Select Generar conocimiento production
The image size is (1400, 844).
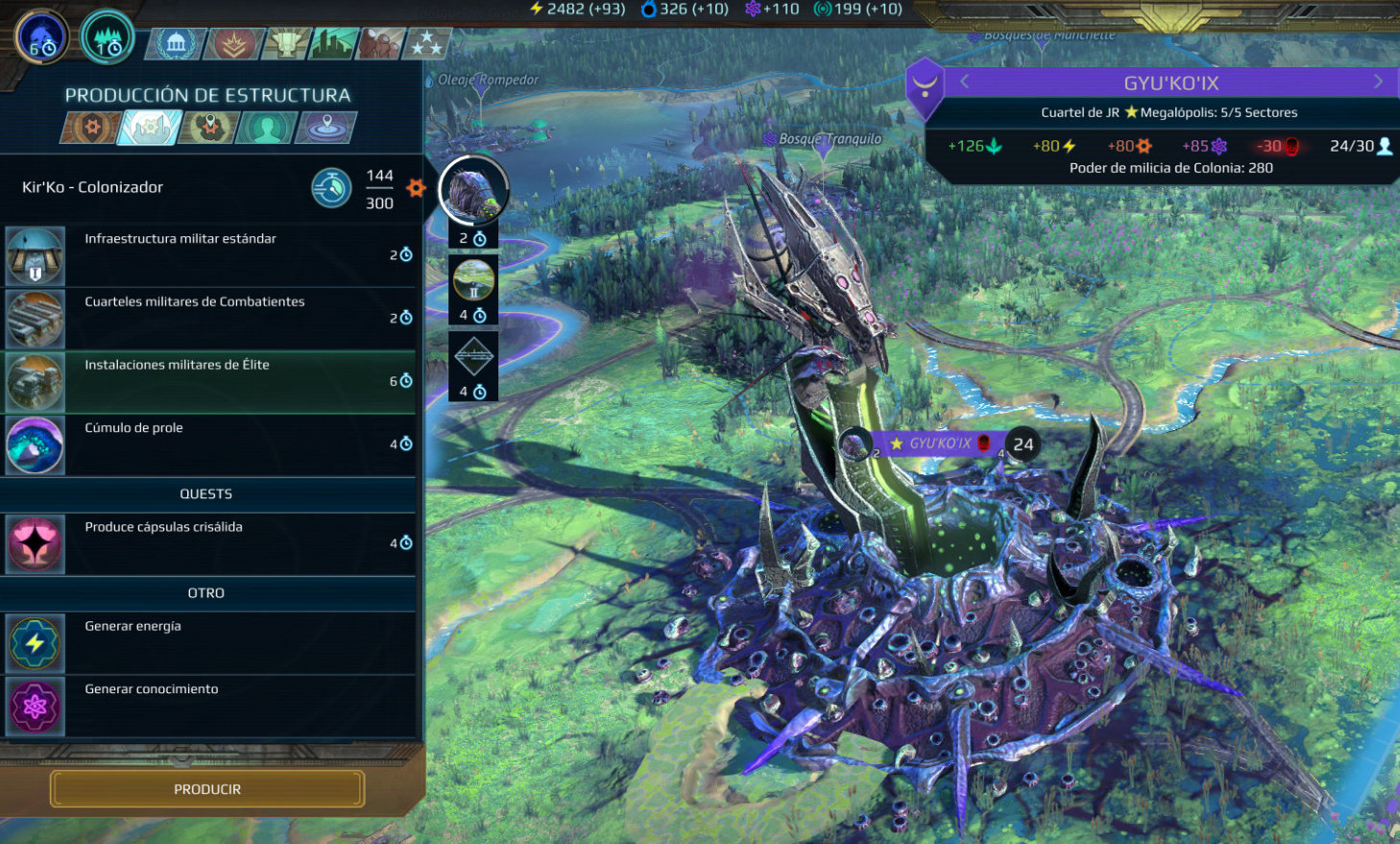click(x=209, y=706)
